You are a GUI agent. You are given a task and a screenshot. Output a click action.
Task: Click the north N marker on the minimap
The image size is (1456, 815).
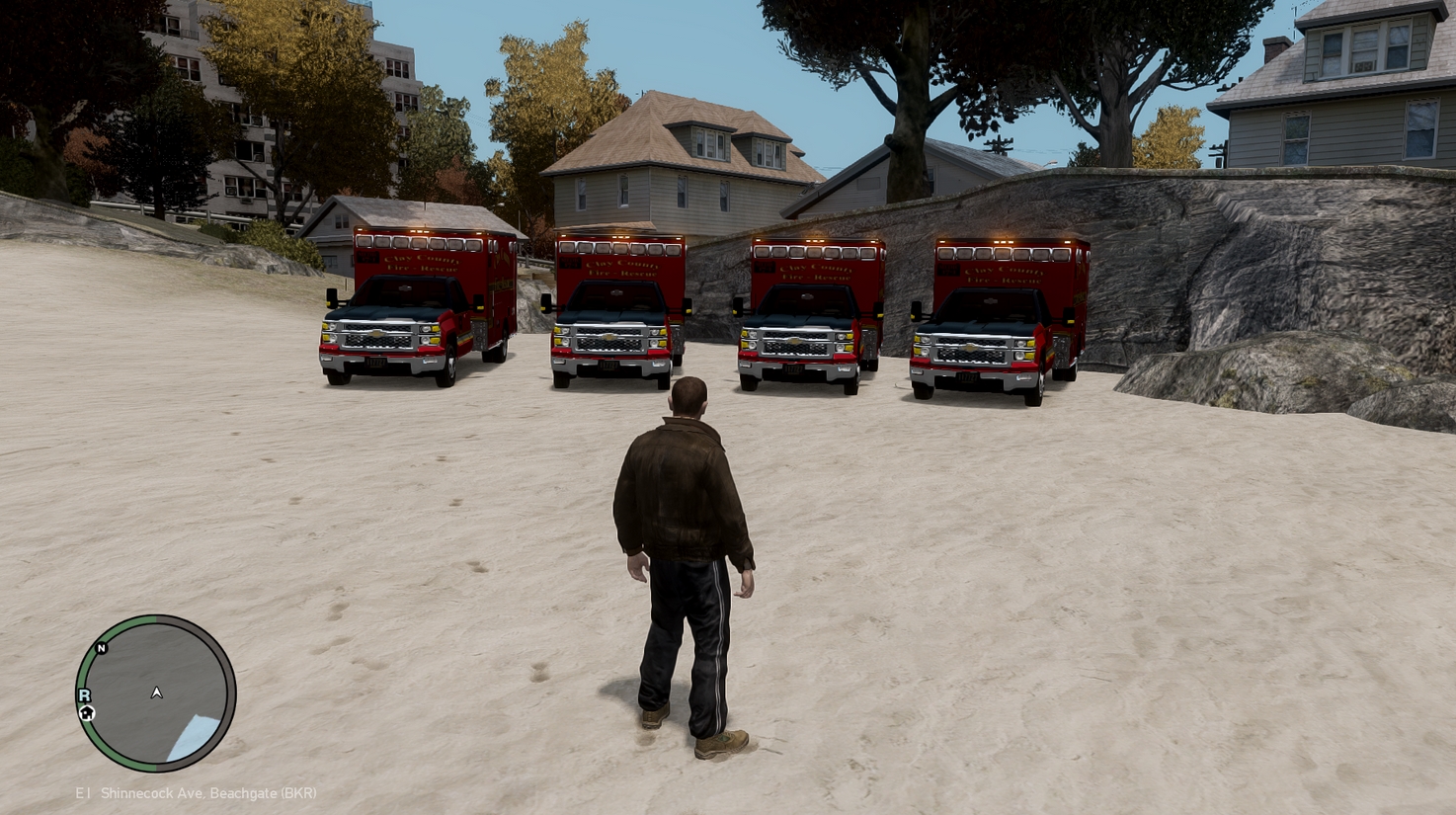tap(101, 648)
